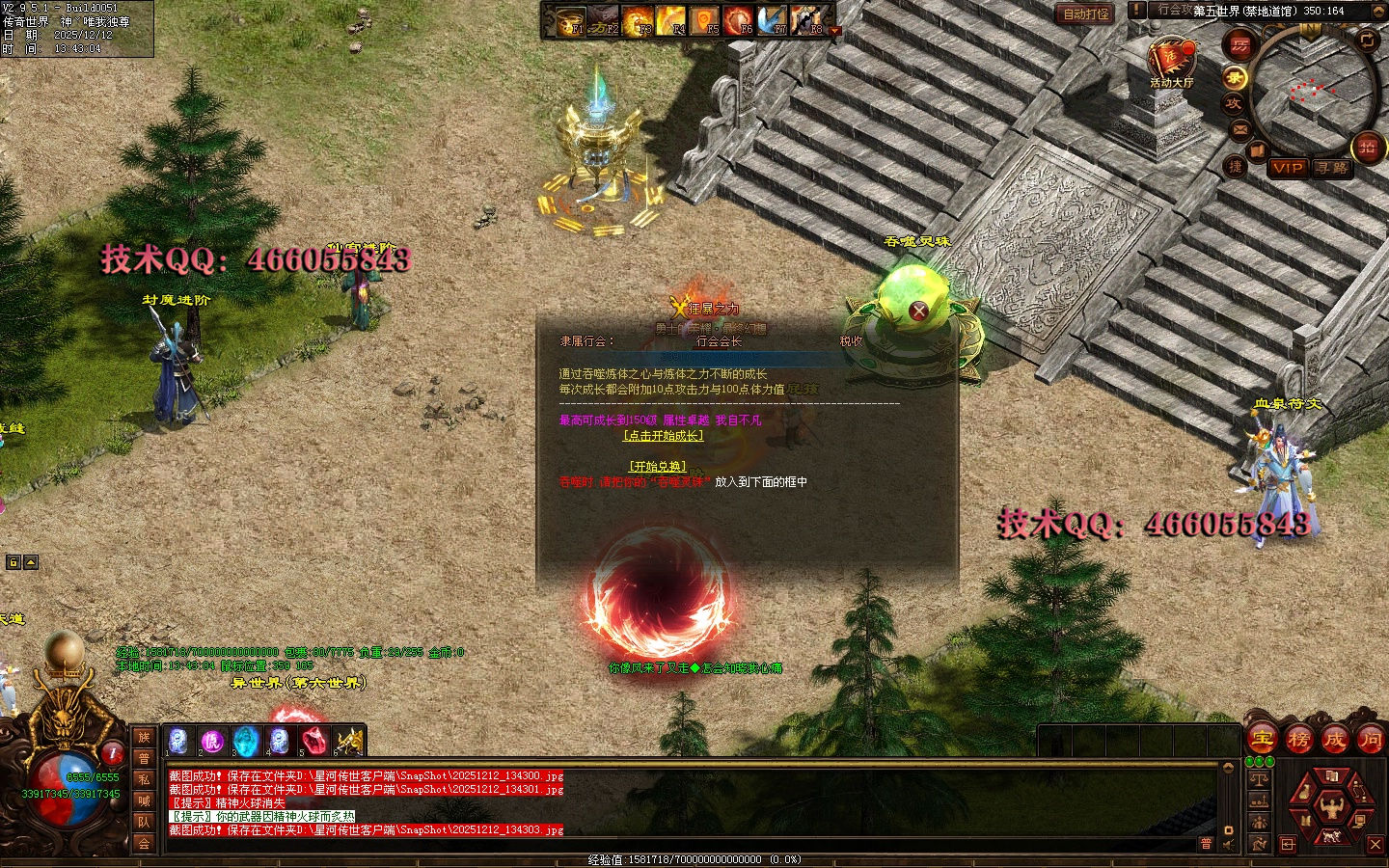
Task: Use the red crystal in hotbar slot 5
Action: click(312, 741)
